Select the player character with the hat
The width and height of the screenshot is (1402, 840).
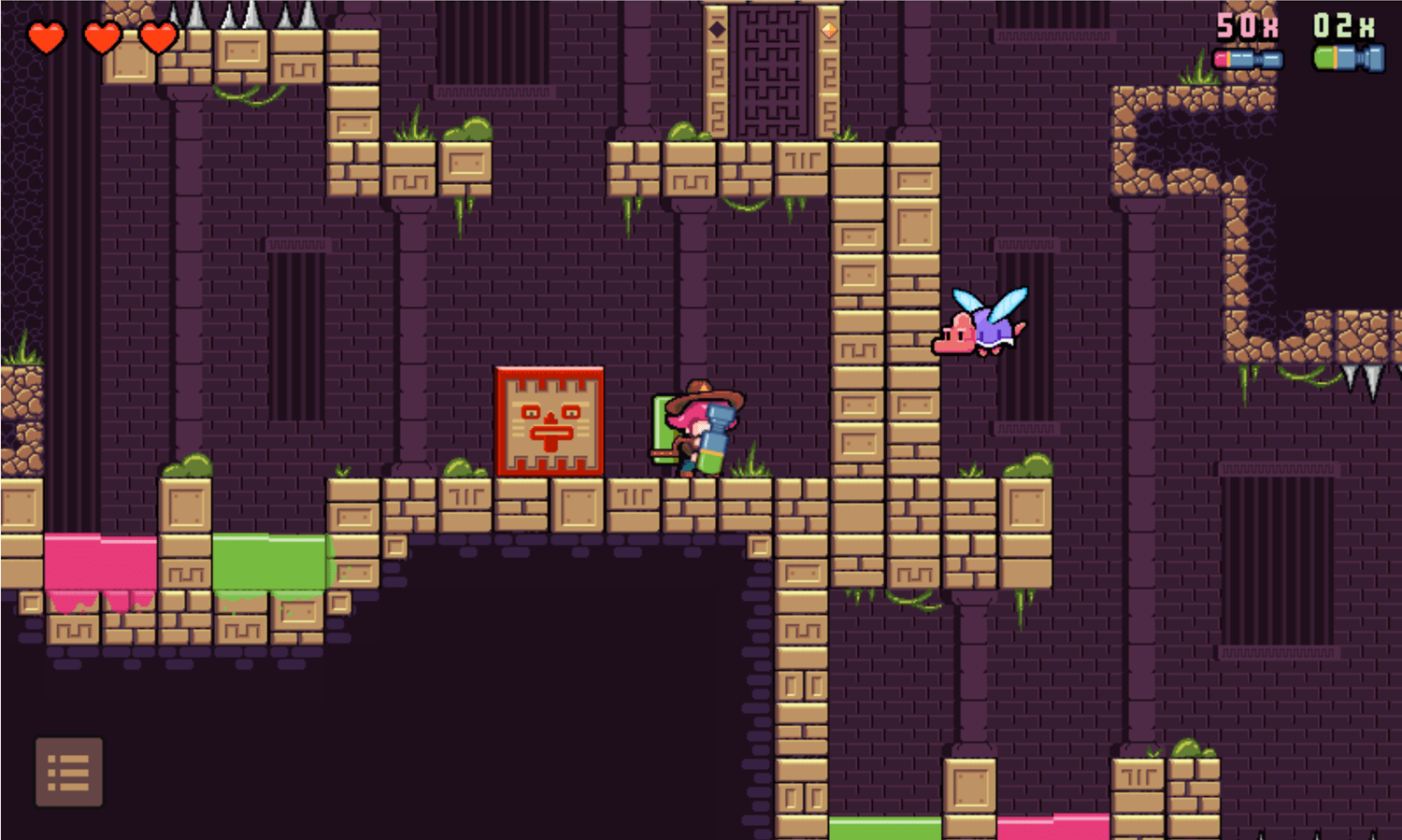pyautogui.click(x=696, y=430)
